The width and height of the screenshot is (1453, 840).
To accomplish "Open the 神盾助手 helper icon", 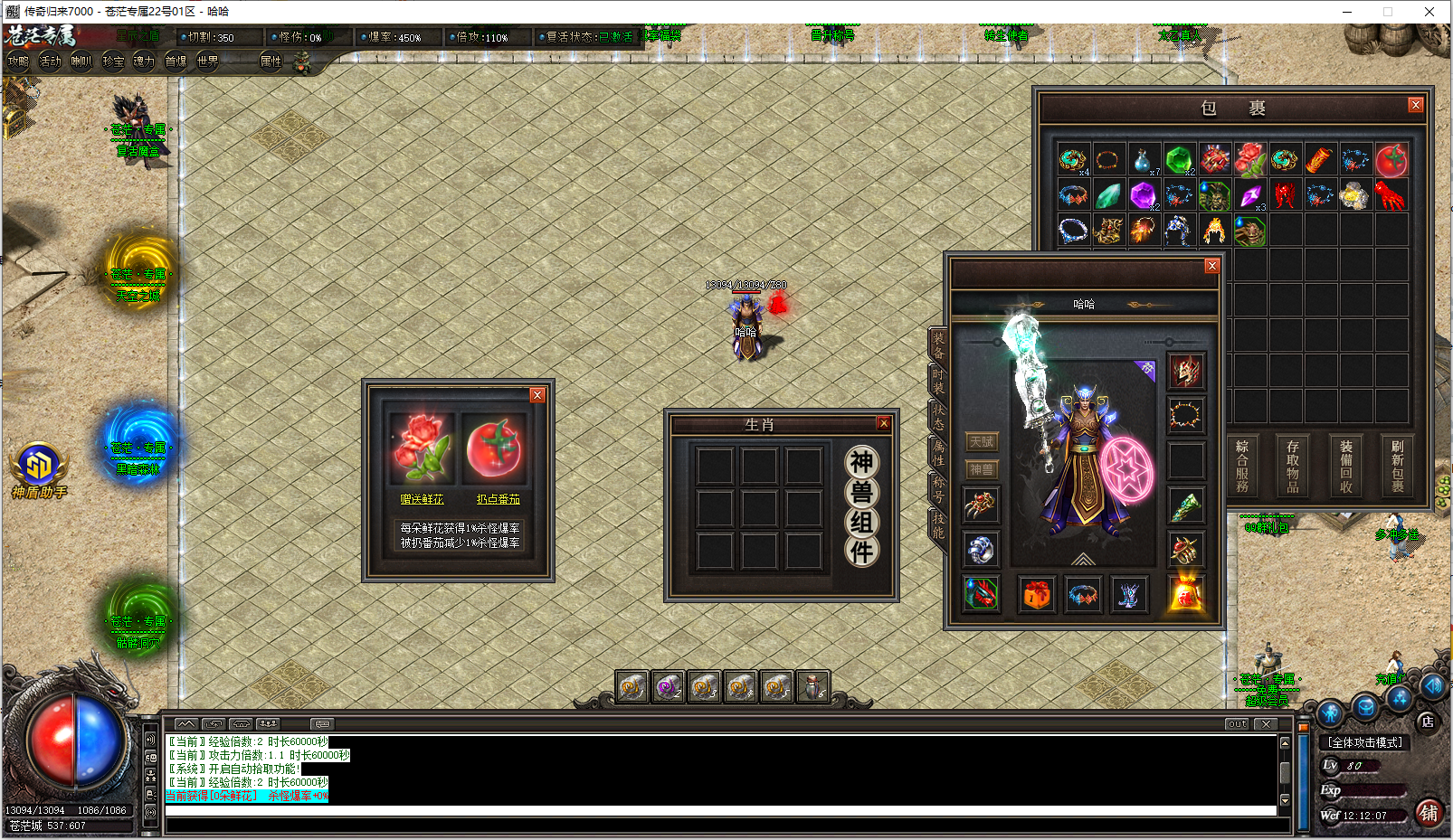I will [x=39, y=465].
